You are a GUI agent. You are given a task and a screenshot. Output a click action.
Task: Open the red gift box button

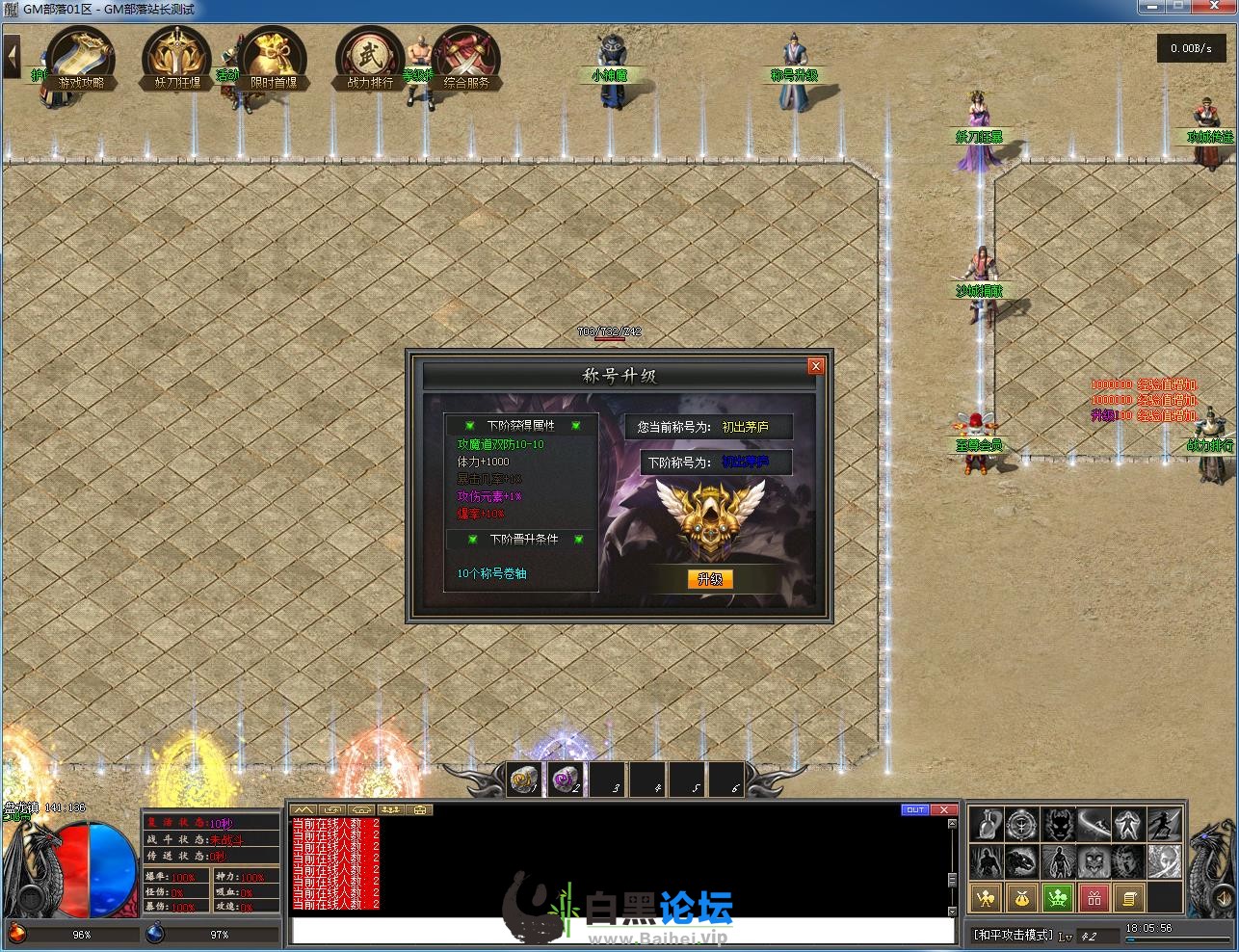[x=1094, y=899]
